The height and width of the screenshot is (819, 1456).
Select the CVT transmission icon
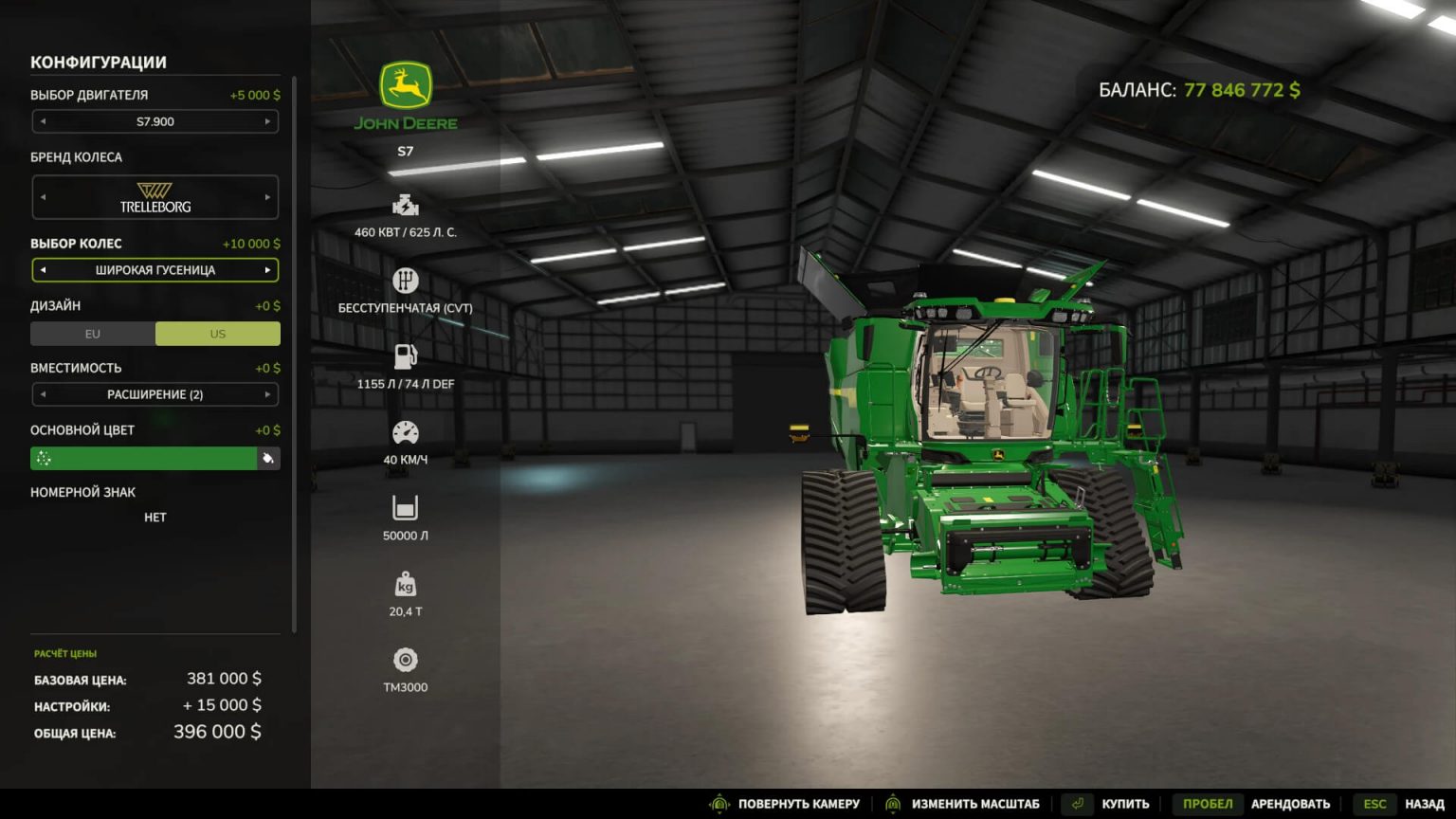coord(406,279)
